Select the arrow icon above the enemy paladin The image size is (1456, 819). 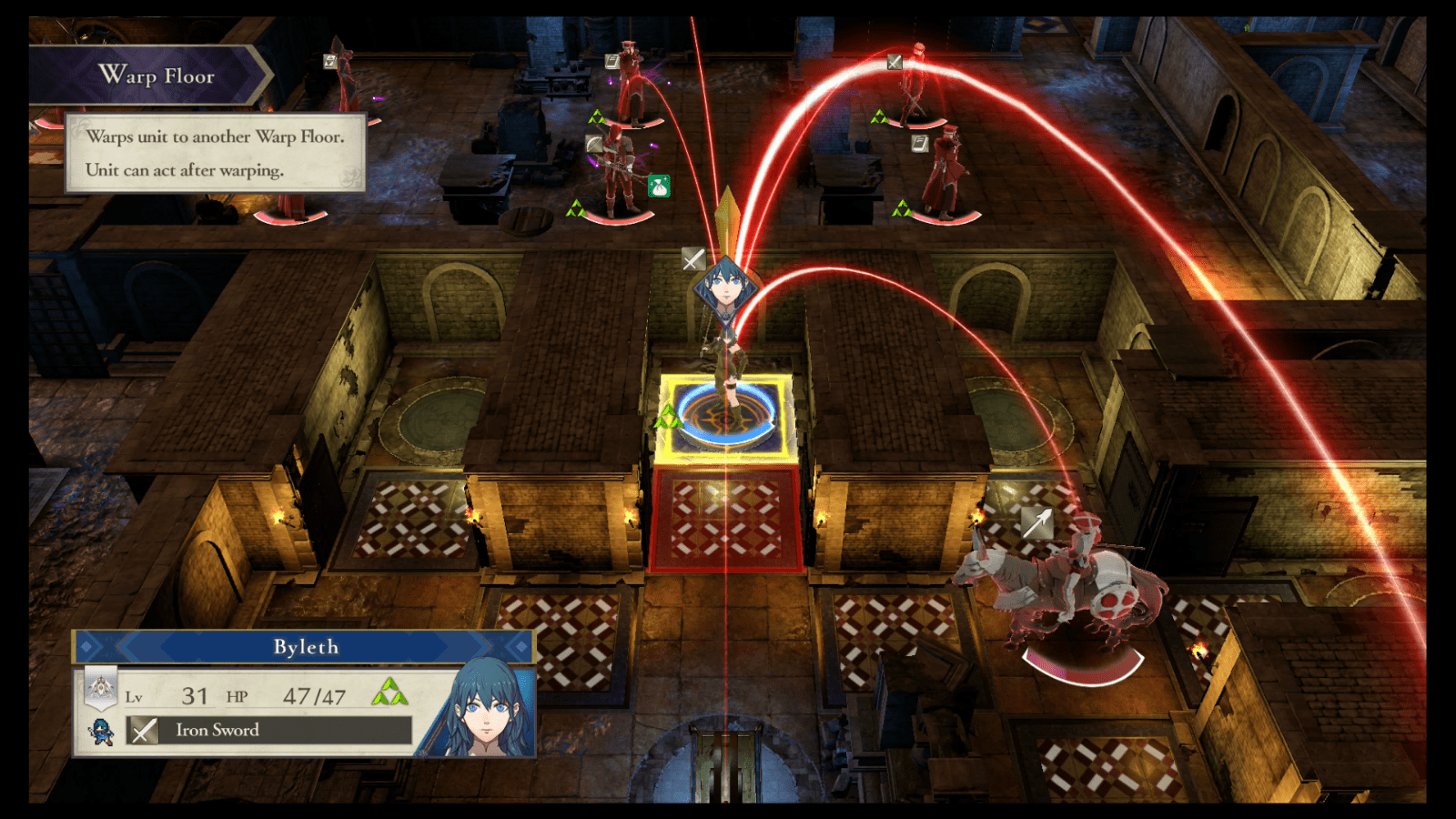1036,521
